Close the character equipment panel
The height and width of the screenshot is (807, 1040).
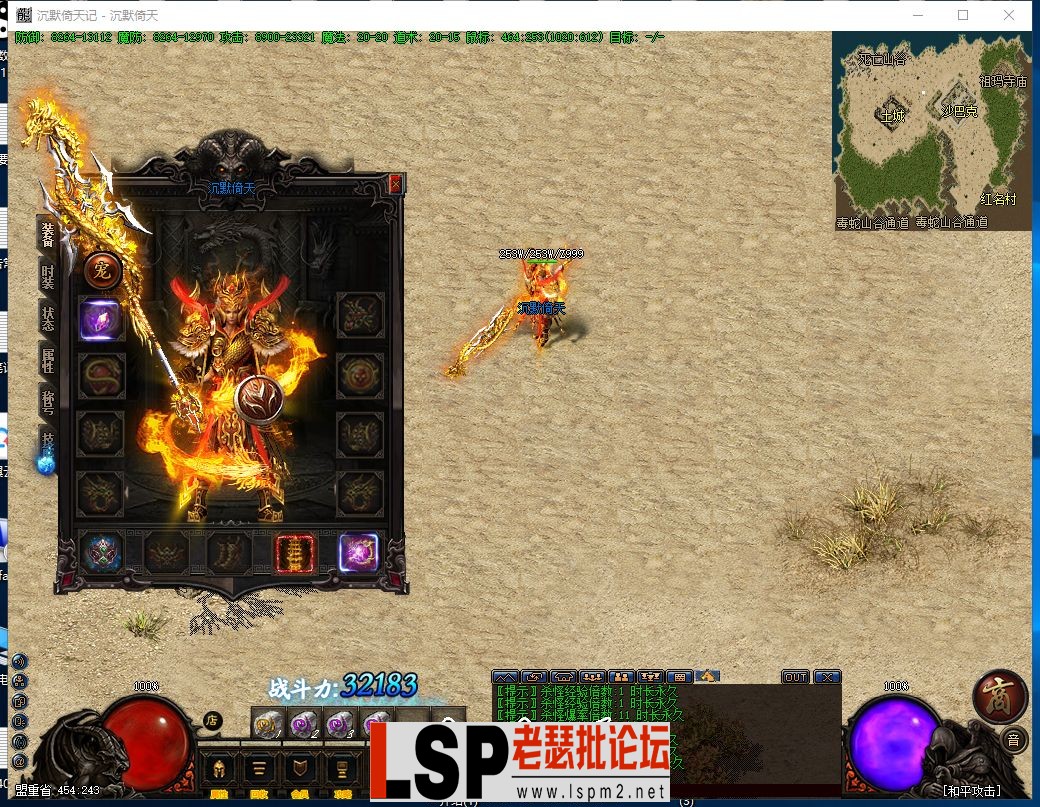coord(395,184)
